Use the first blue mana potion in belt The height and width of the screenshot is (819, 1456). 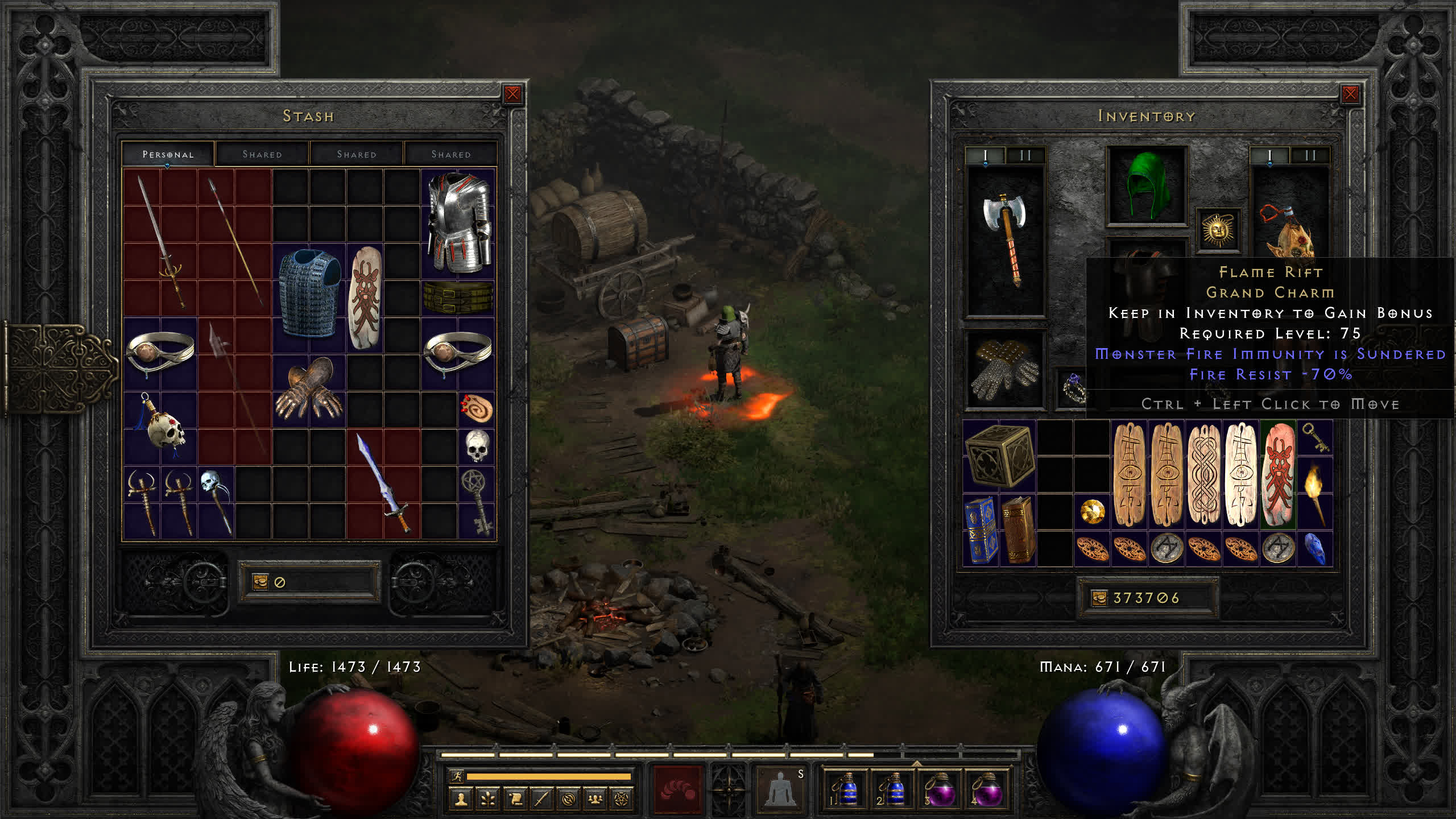click(x=846, y=789)
